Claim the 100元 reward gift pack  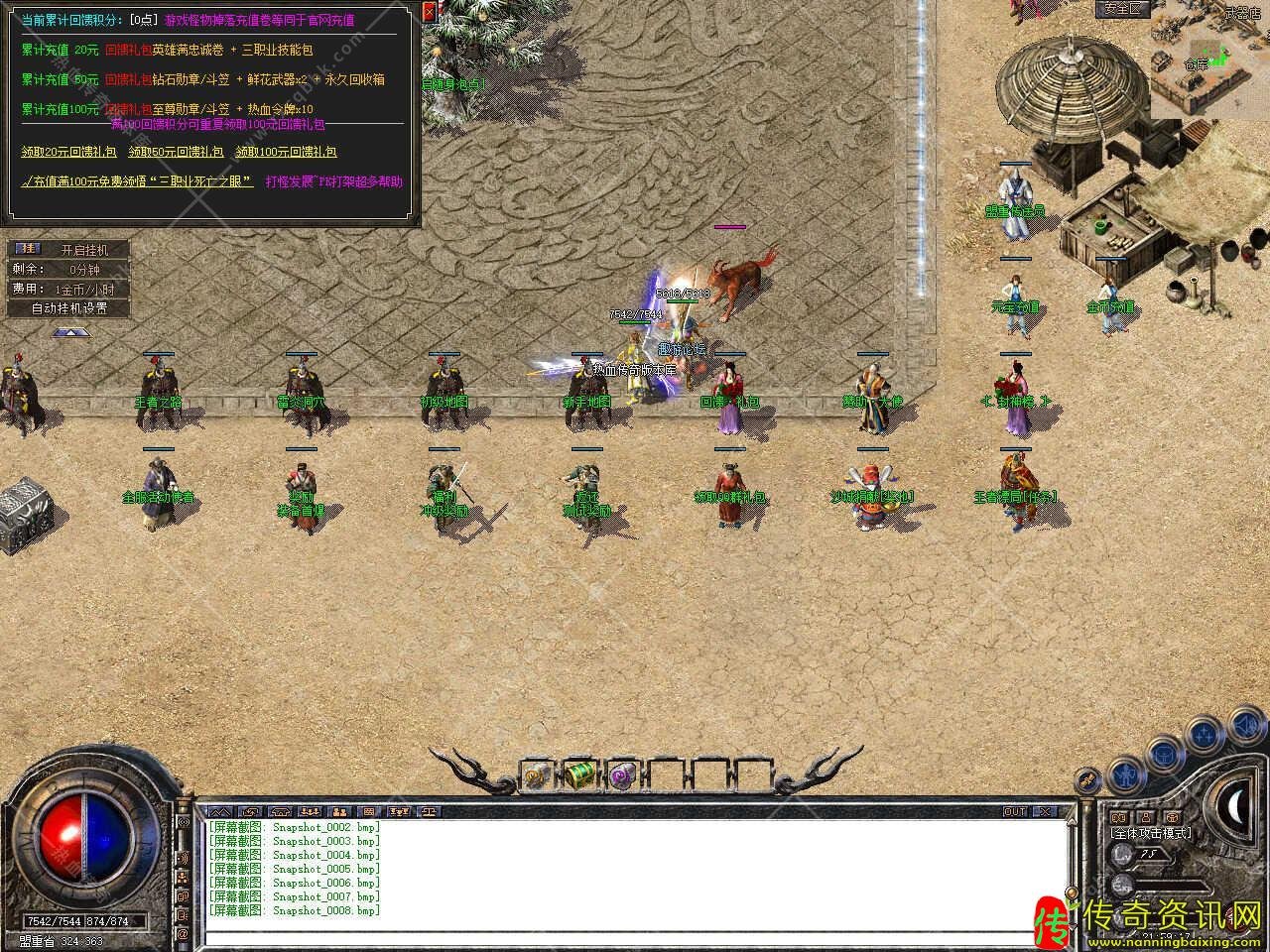(x=286, y=152)
